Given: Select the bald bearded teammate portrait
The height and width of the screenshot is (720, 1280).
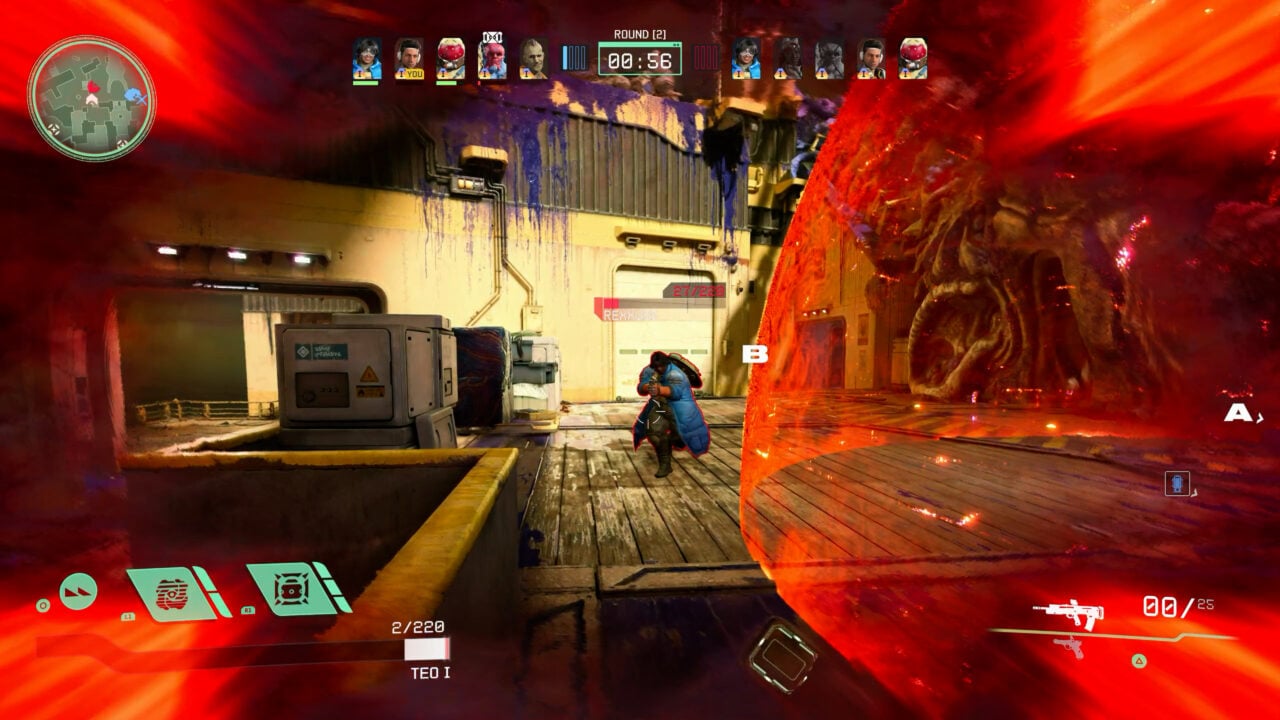Looking at the screenshot, I should point(533,58).
